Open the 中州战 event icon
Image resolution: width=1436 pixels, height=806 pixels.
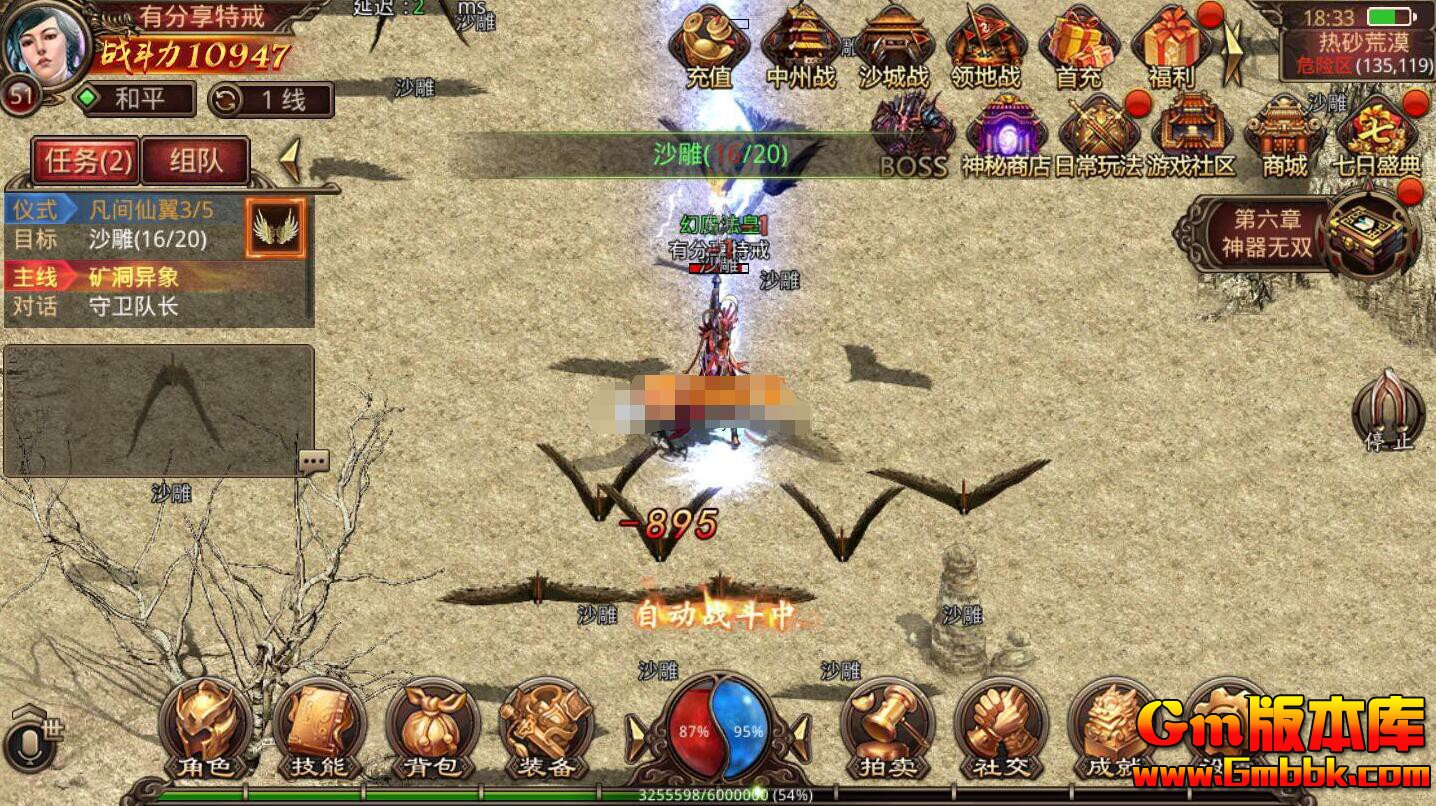[x=801, y=45]
